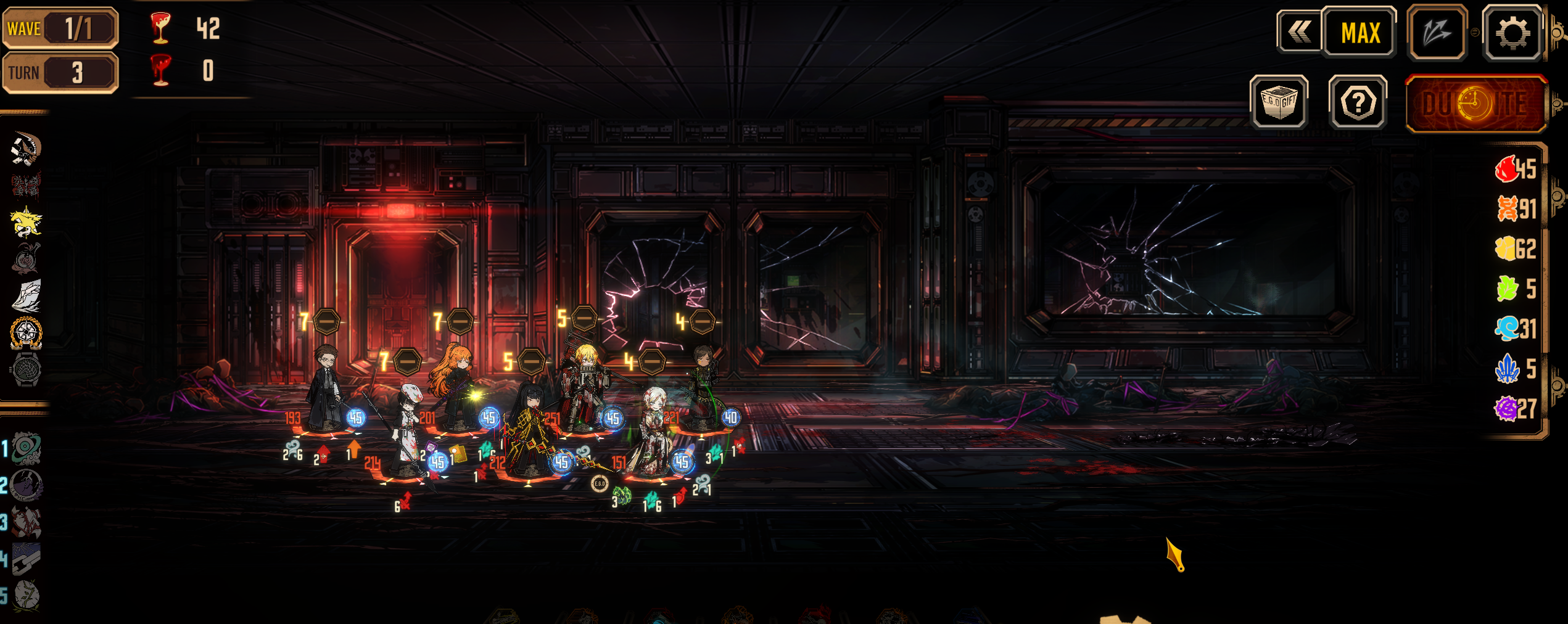Show help with the question mark button
The width and height of the screenshot is (1568, 624).
[x=1358, y=103]
